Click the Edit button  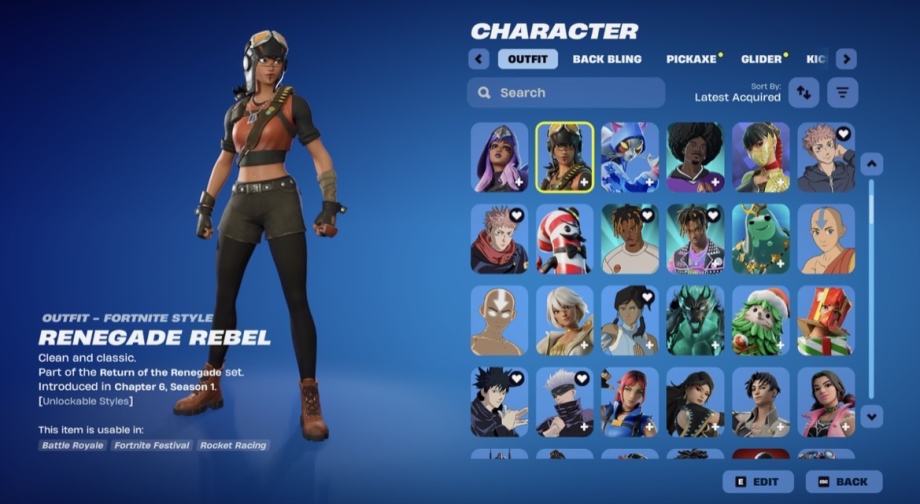click(758, 482)
